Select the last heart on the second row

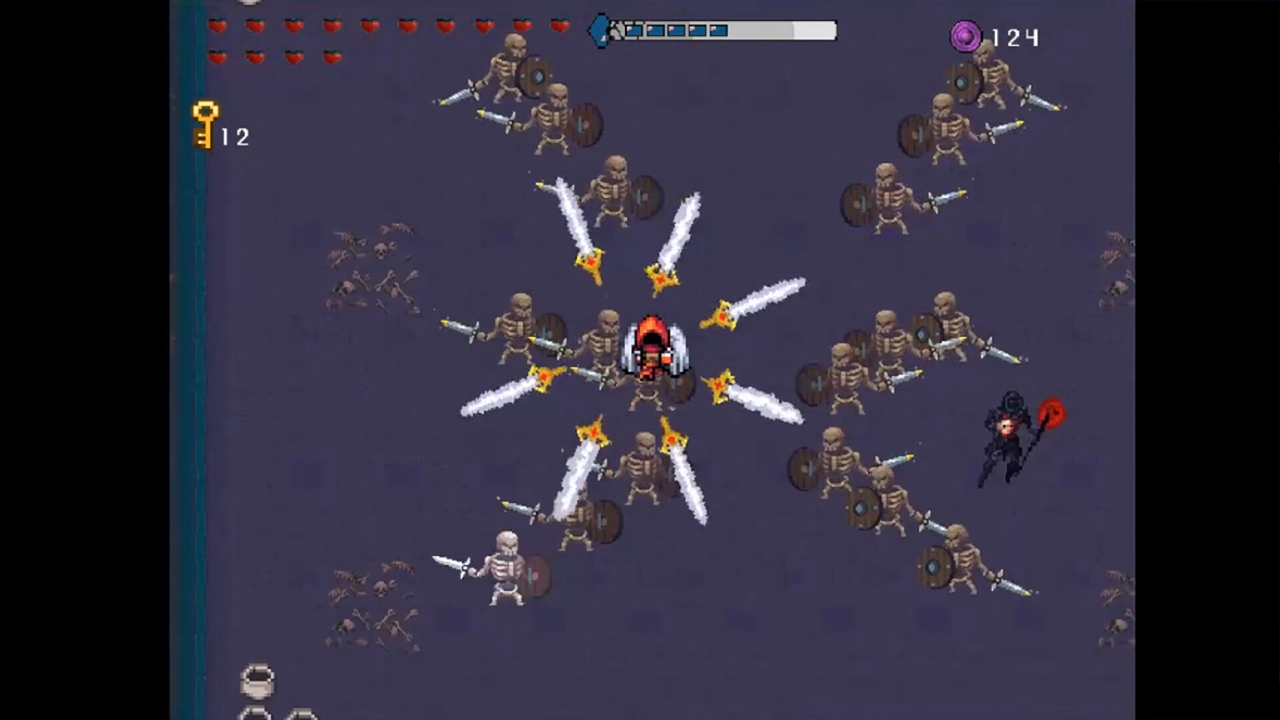(331, 58)
